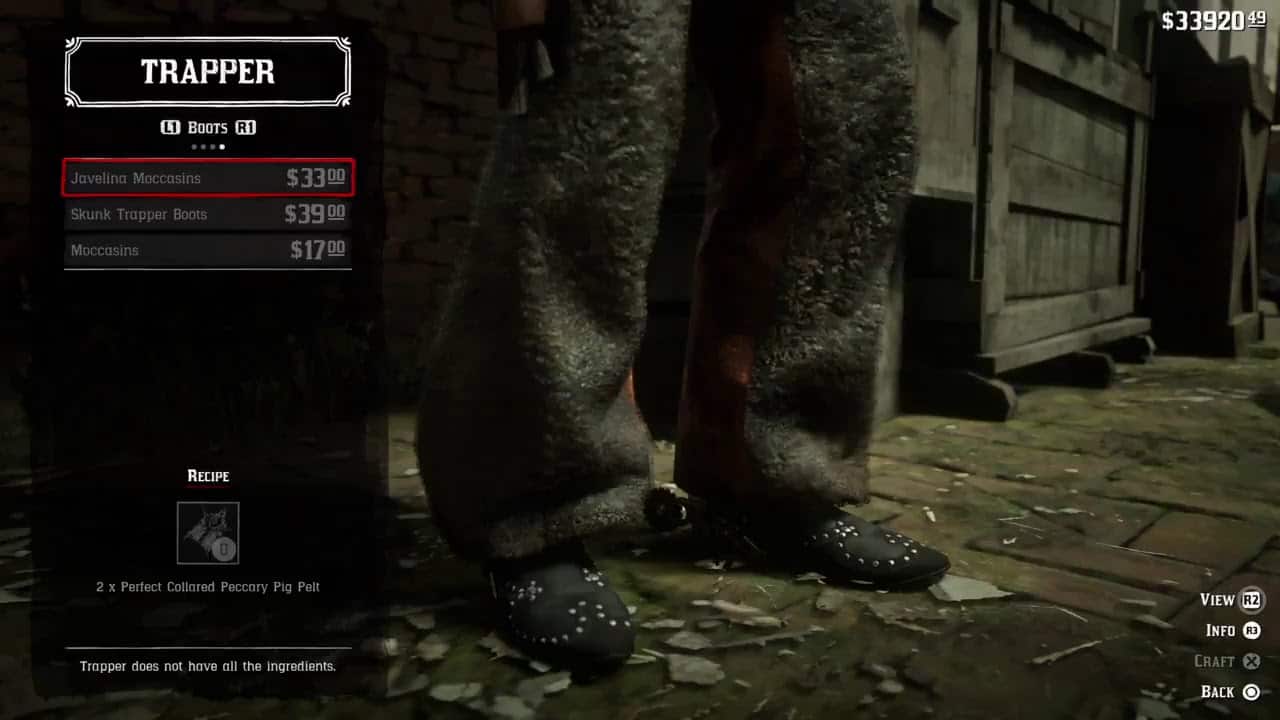The height and width of the screenshot is (720, 1280).
Task: Click the circle button icon beside Back
Action: 1253,691
